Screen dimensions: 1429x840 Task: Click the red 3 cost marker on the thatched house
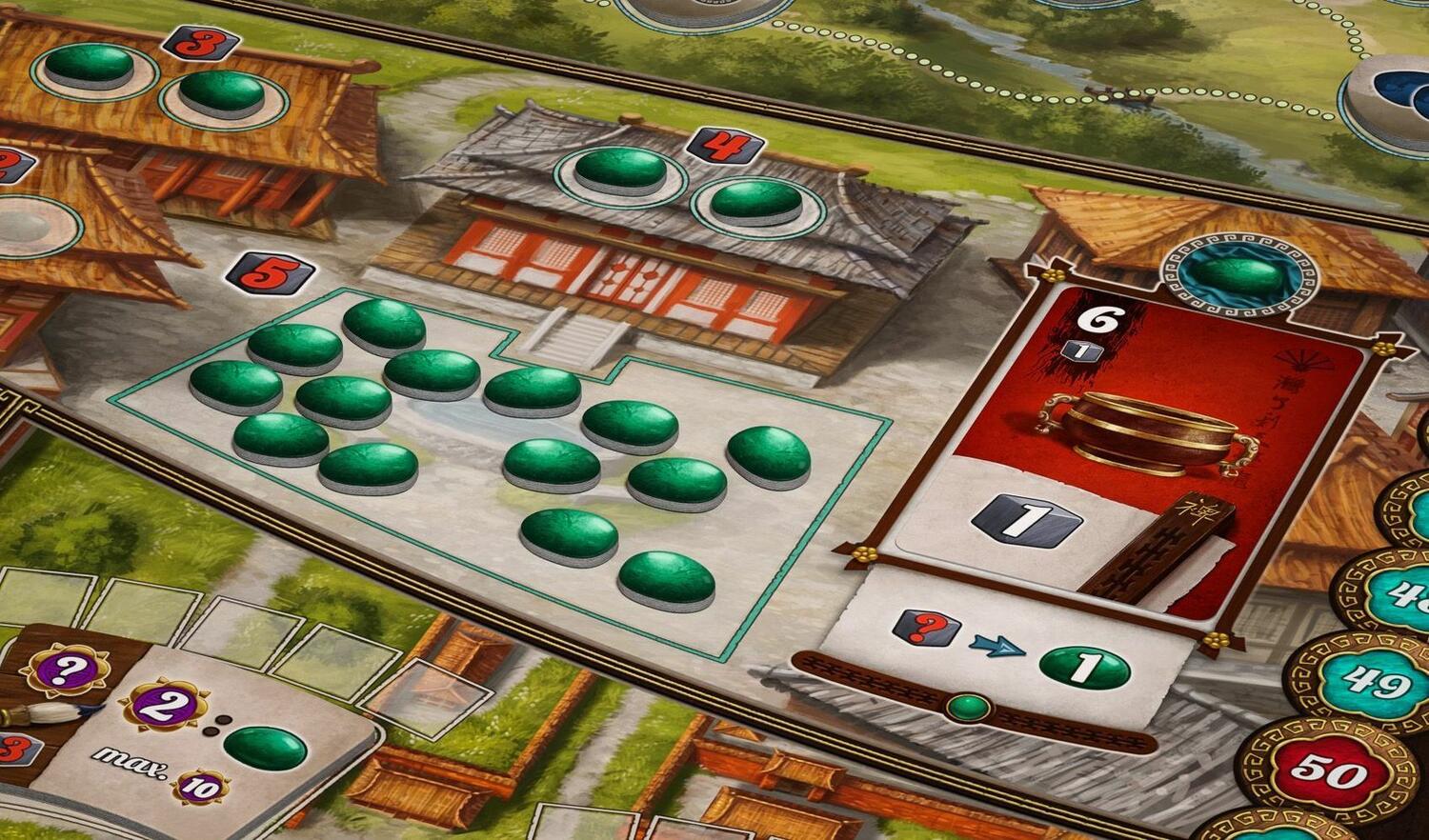200,43
